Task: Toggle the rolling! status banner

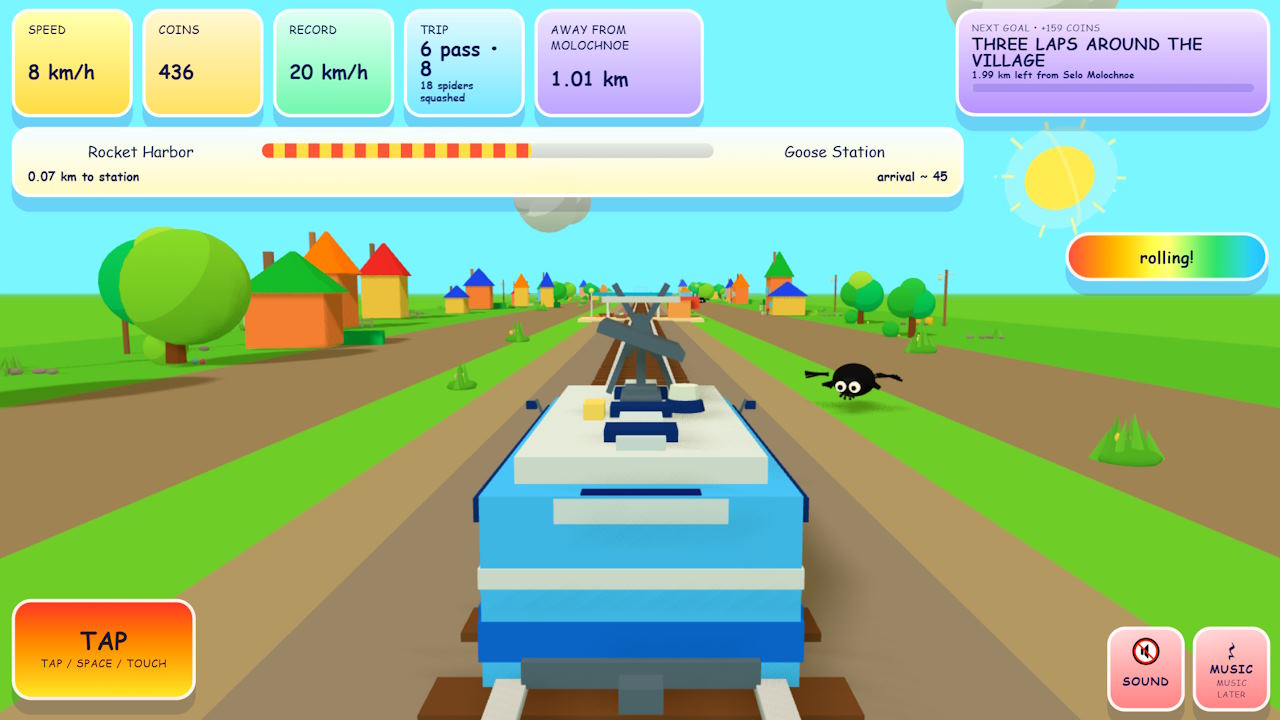Action: click(x=1167, y=257)
